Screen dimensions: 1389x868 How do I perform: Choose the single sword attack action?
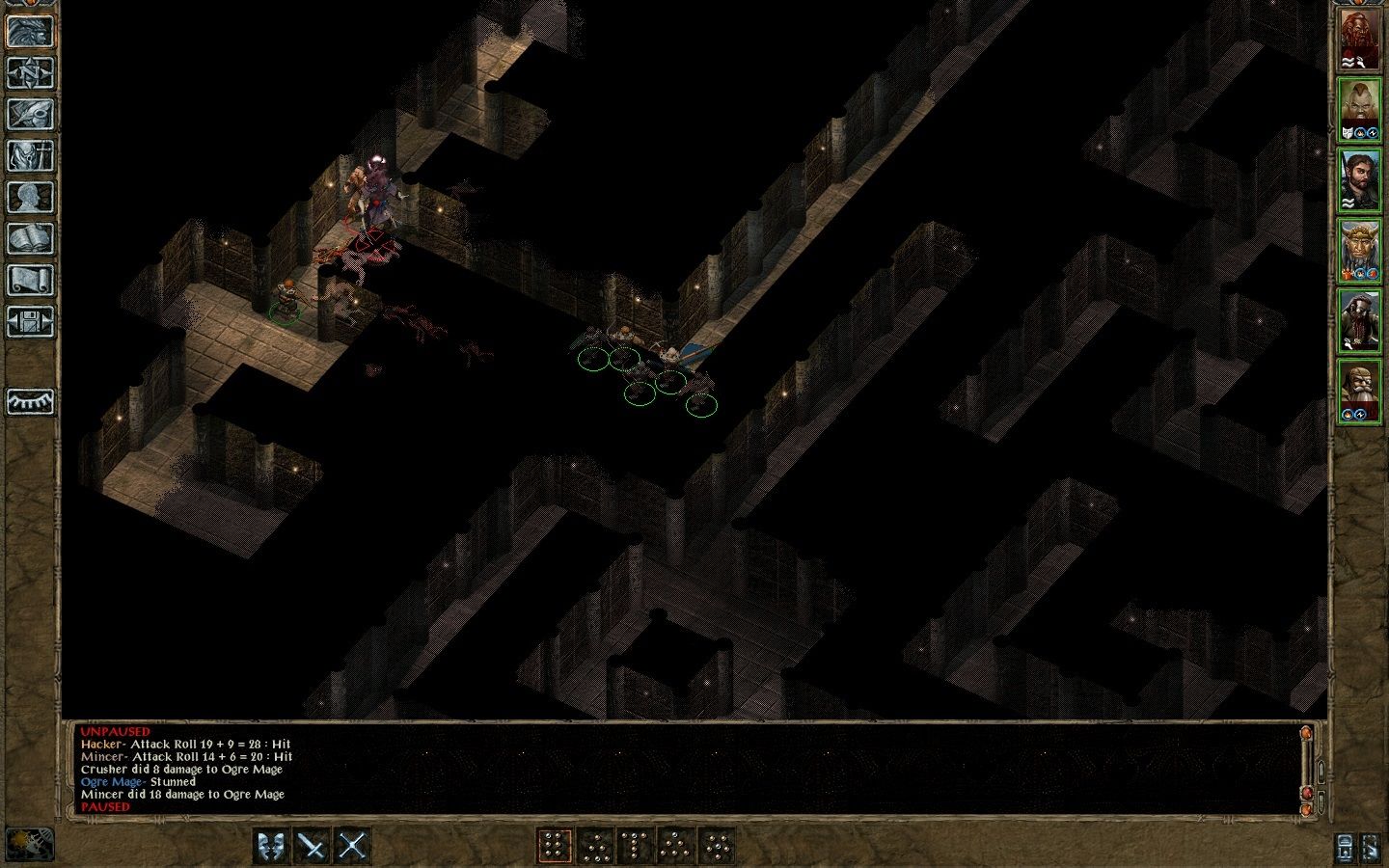[313, 846]
